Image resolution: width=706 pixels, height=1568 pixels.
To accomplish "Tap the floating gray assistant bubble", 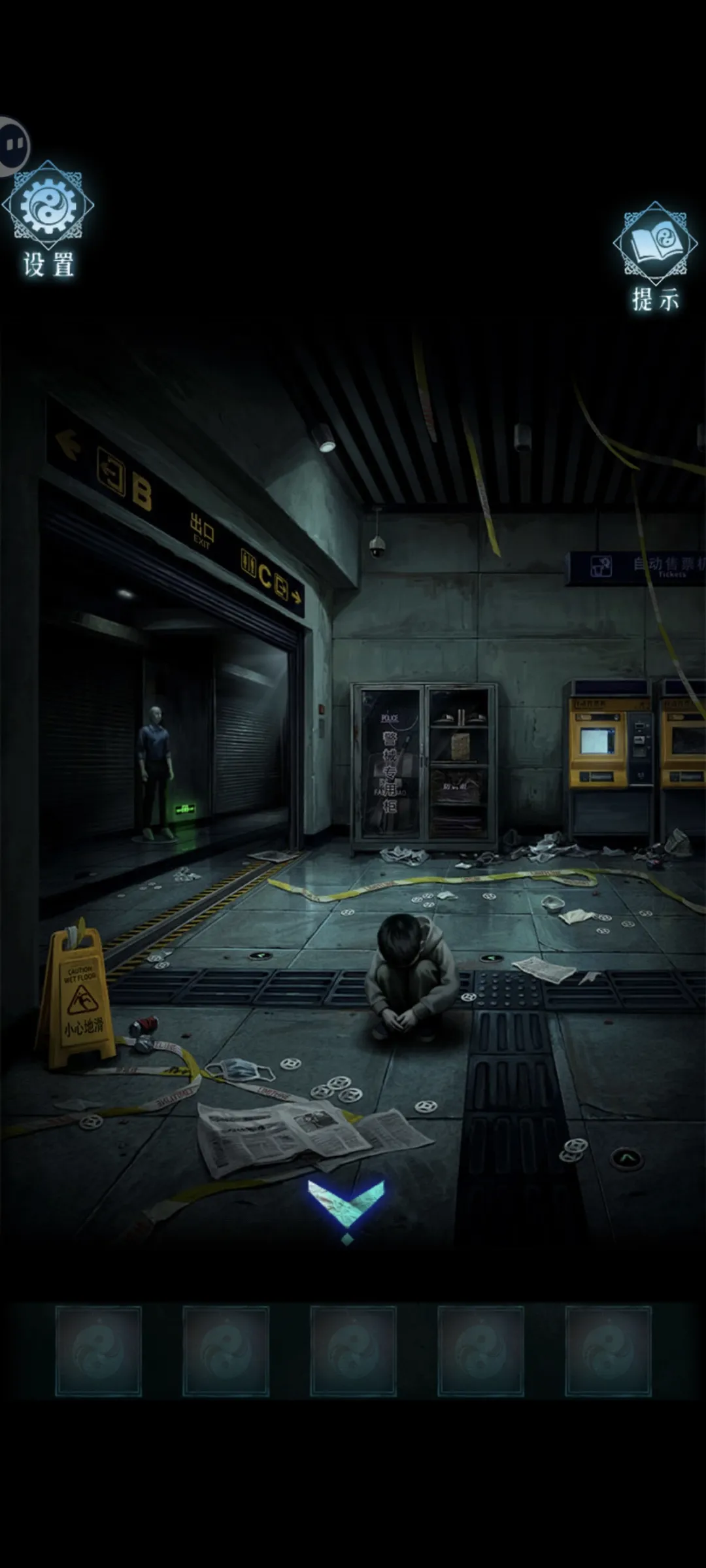I will pos(13,145).
